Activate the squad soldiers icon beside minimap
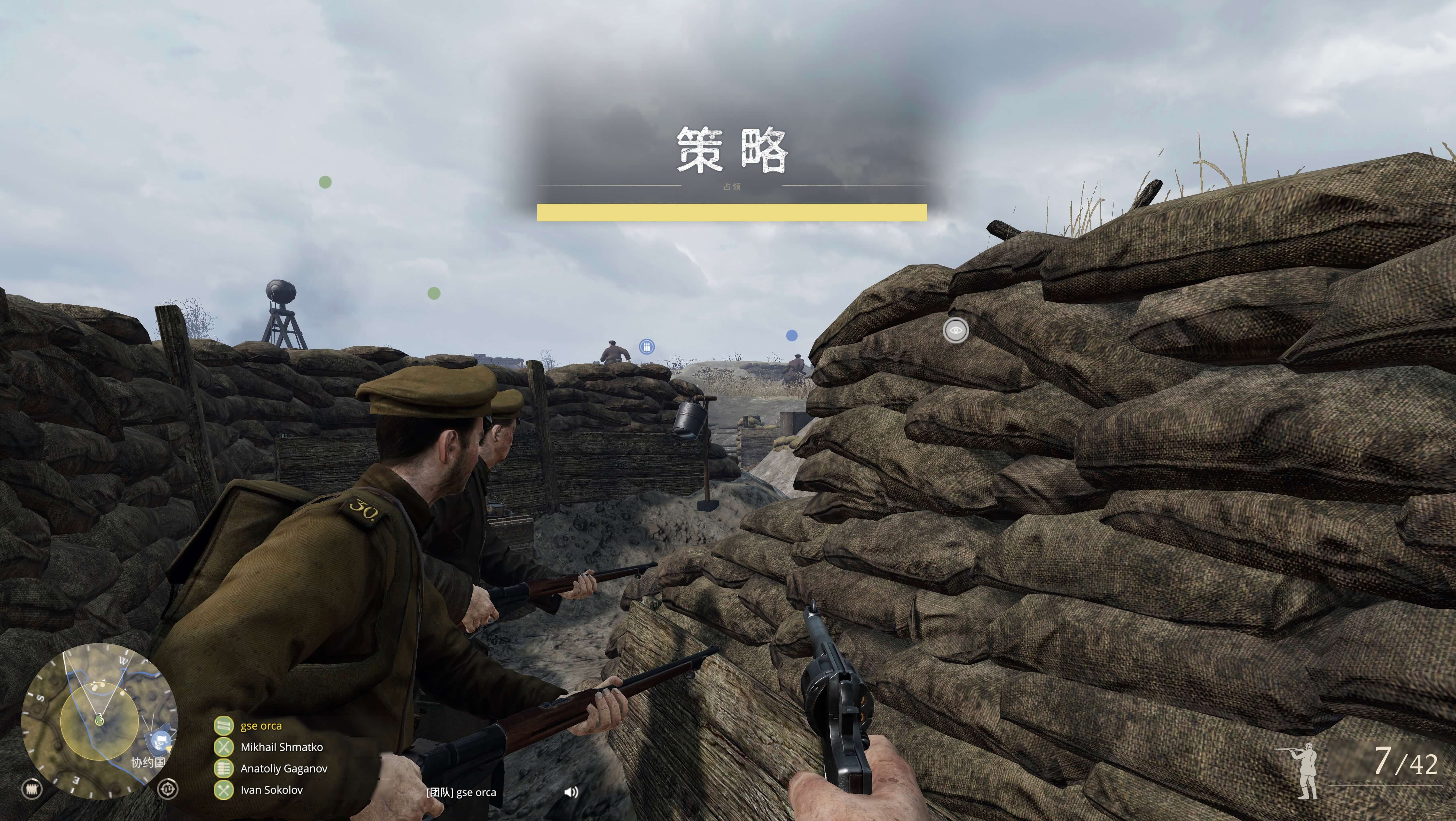Viewport: 1456px width, 821px height. [x=32, y=789]
